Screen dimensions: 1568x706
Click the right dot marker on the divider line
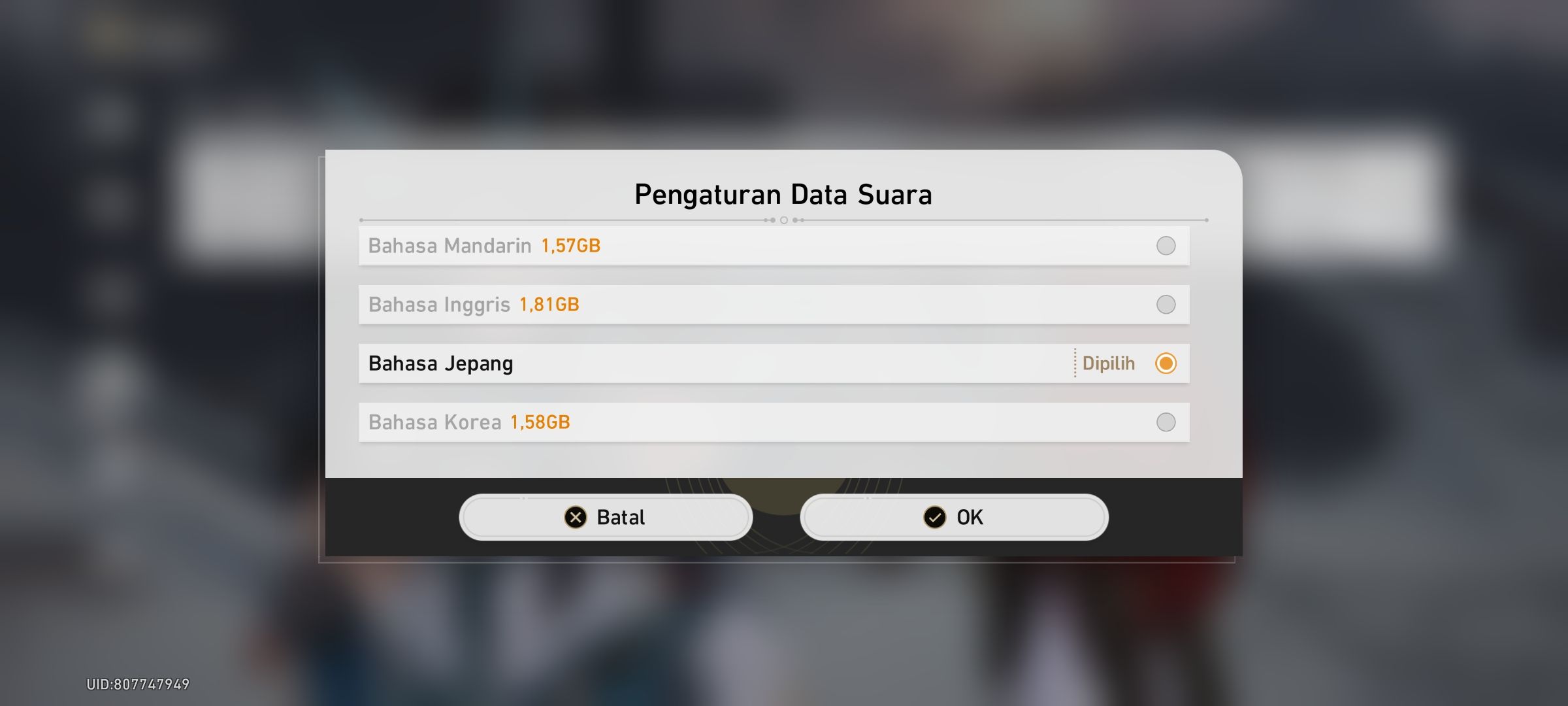[x=800, y=221]
